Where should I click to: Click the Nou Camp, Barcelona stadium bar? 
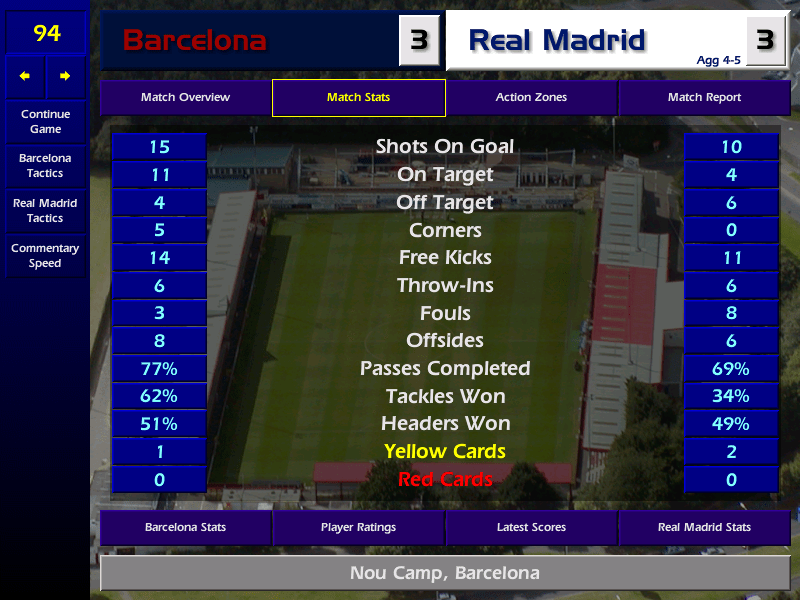tap(445, 574)
